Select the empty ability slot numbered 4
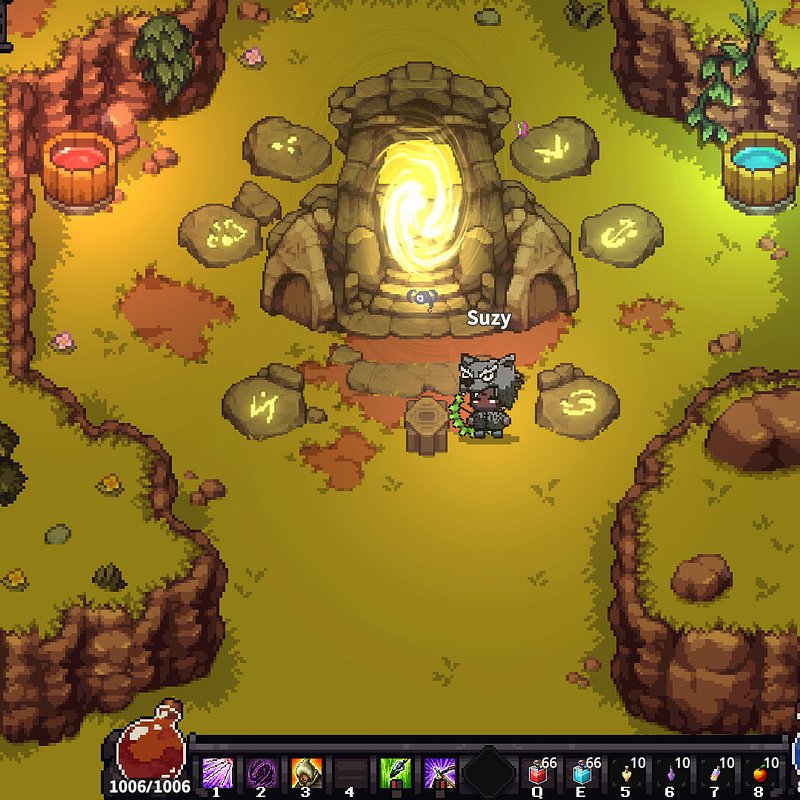The height and width of the screenshot is (800, 800). [x=349, y=772]
